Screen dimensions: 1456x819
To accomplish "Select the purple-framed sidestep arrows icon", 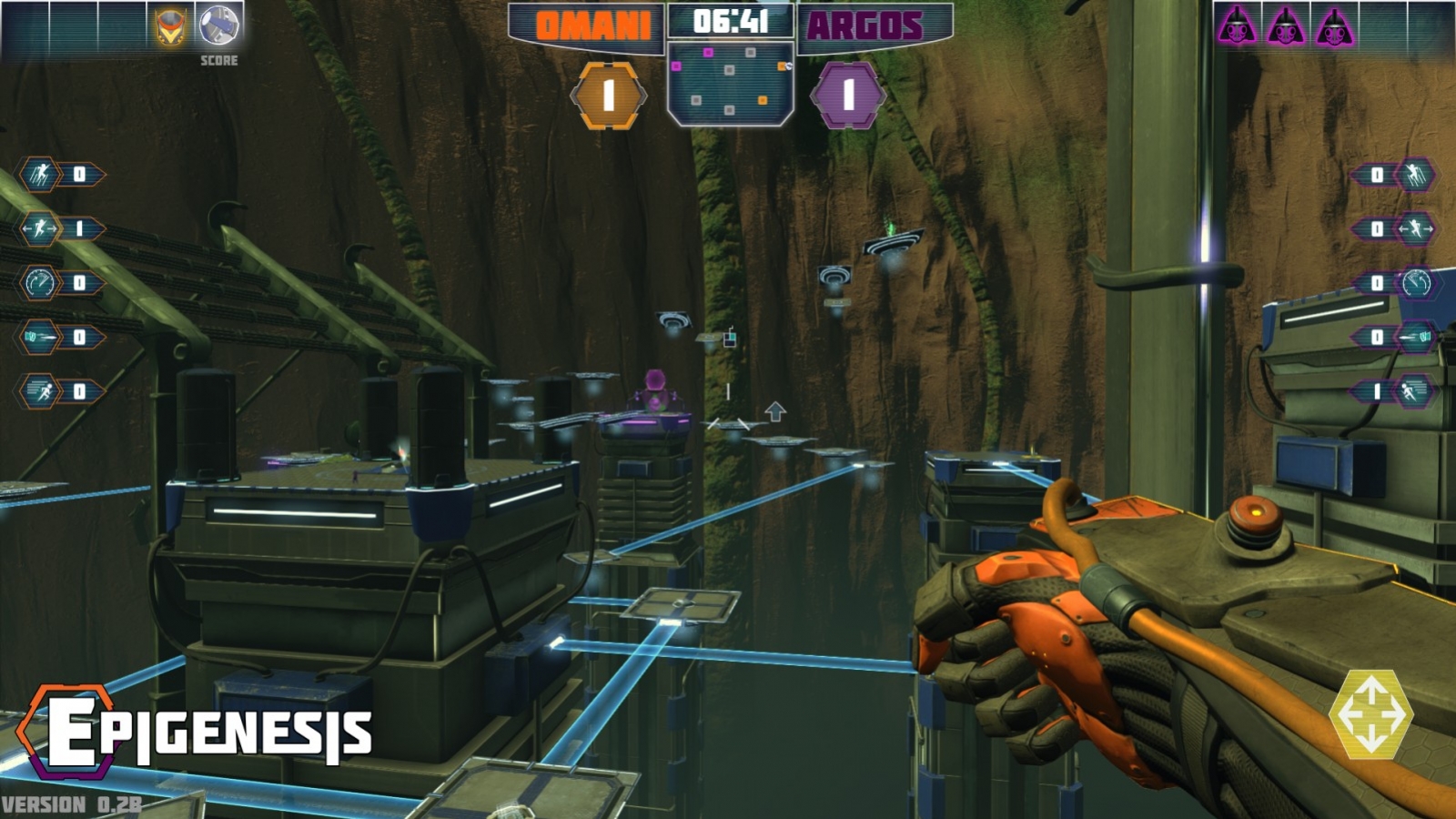I will coord(1415,228).
